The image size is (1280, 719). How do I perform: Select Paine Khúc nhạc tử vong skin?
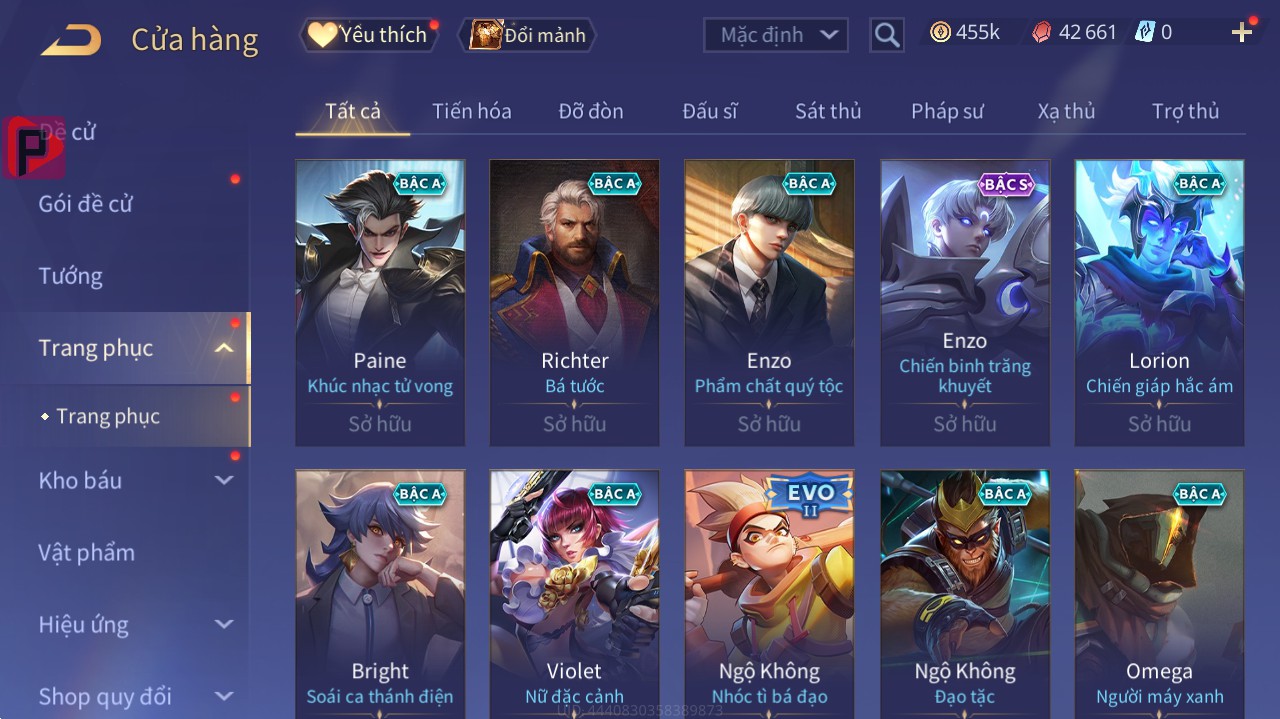380,302
